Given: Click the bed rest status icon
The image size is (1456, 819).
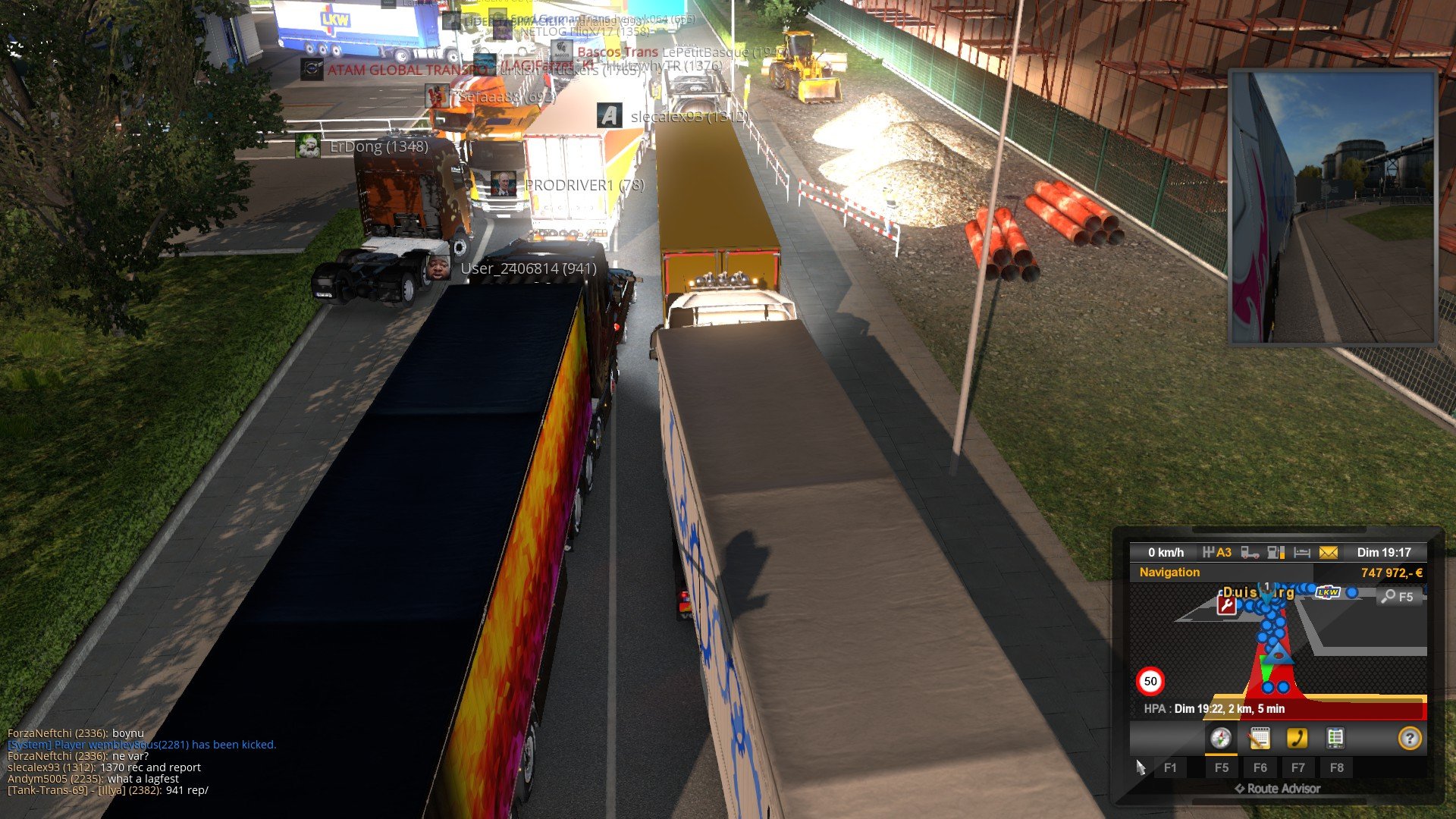Looking at the screenshot, I should tap(1302, 553).
